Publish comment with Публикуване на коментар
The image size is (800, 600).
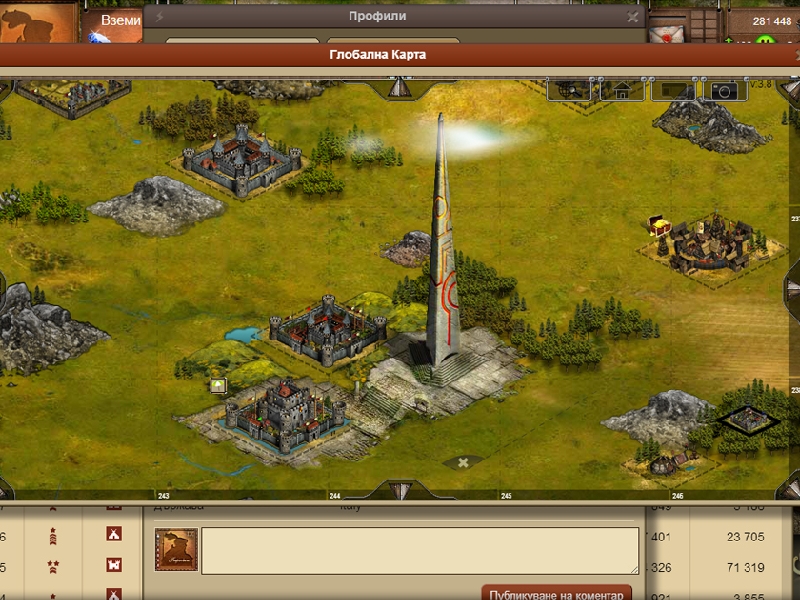click(x=556, y=593)
